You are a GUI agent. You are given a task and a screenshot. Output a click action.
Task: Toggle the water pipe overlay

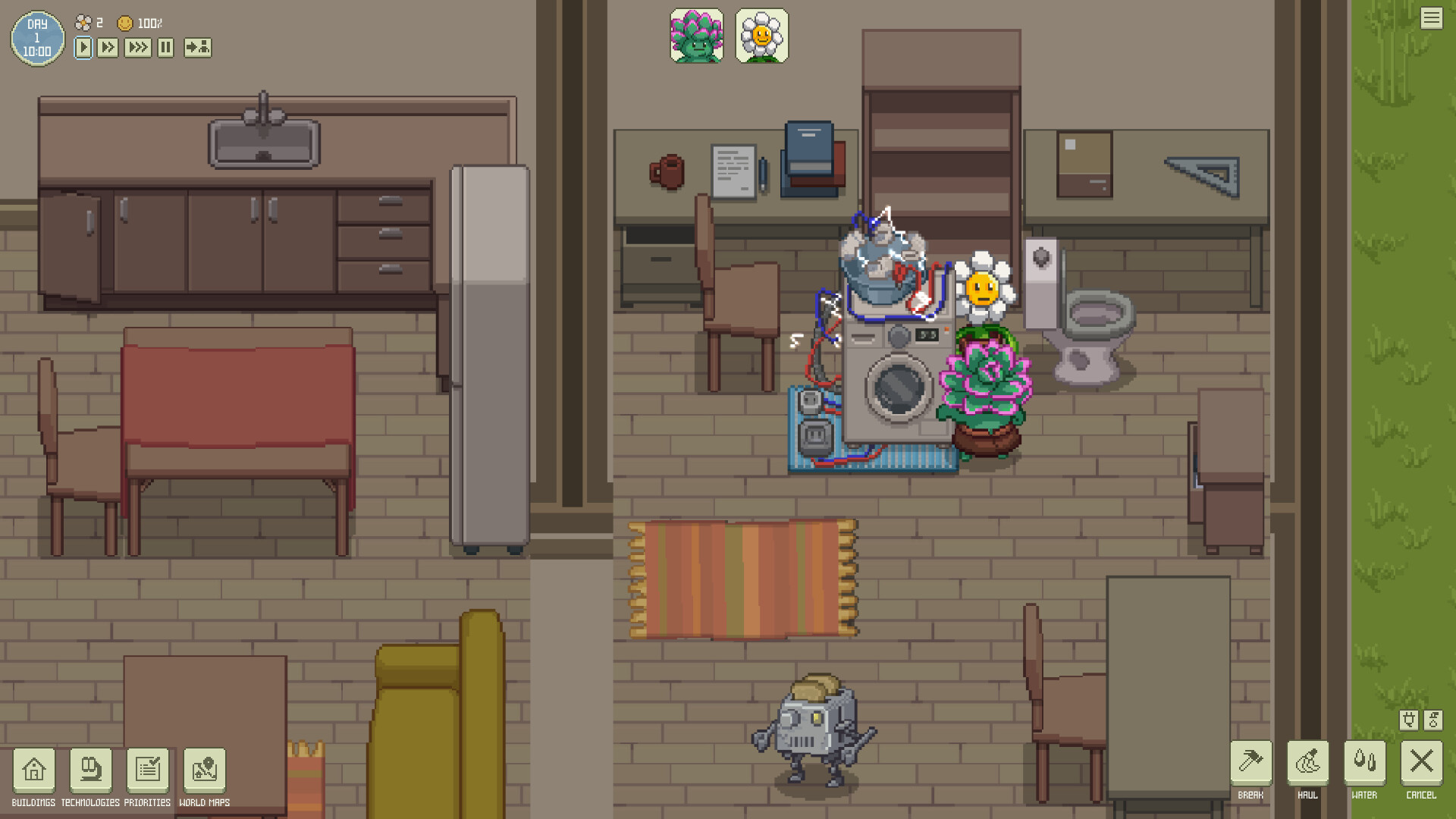(1432, 719)
